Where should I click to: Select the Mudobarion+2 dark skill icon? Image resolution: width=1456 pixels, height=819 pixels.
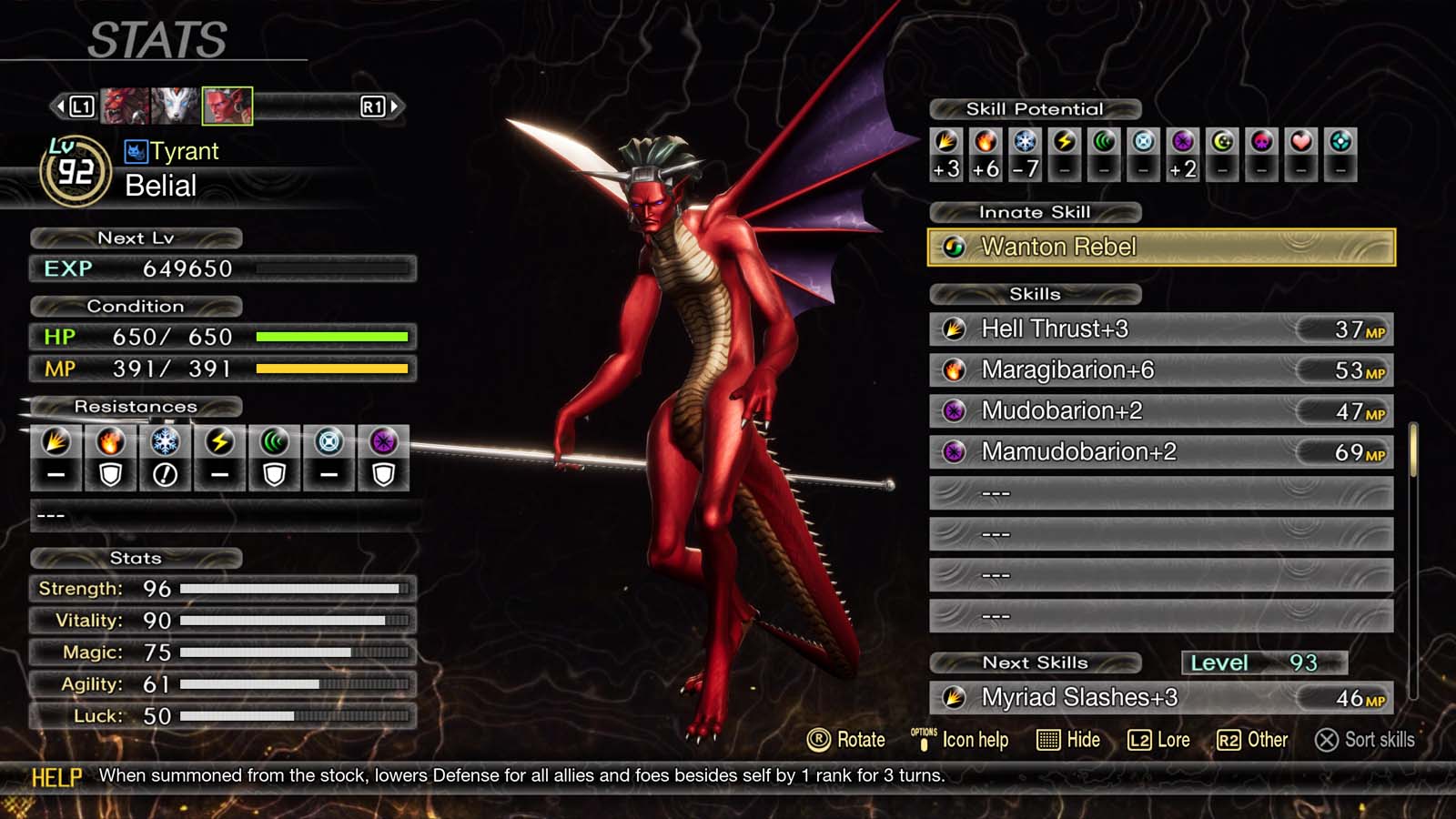tap(955, 410)
